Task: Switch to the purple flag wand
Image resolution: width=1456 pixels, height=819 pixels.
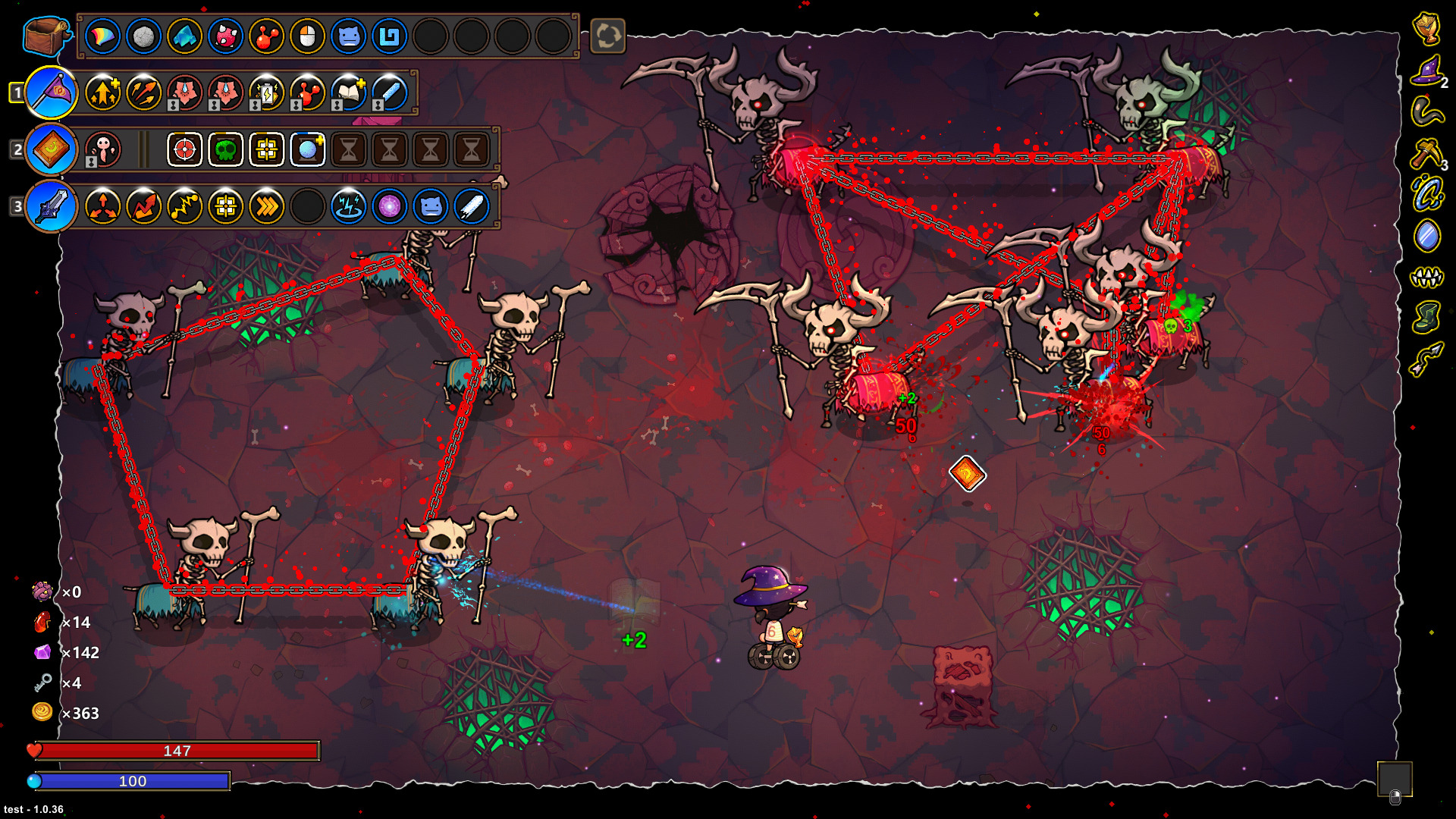Action: click(x=52, y=93)
